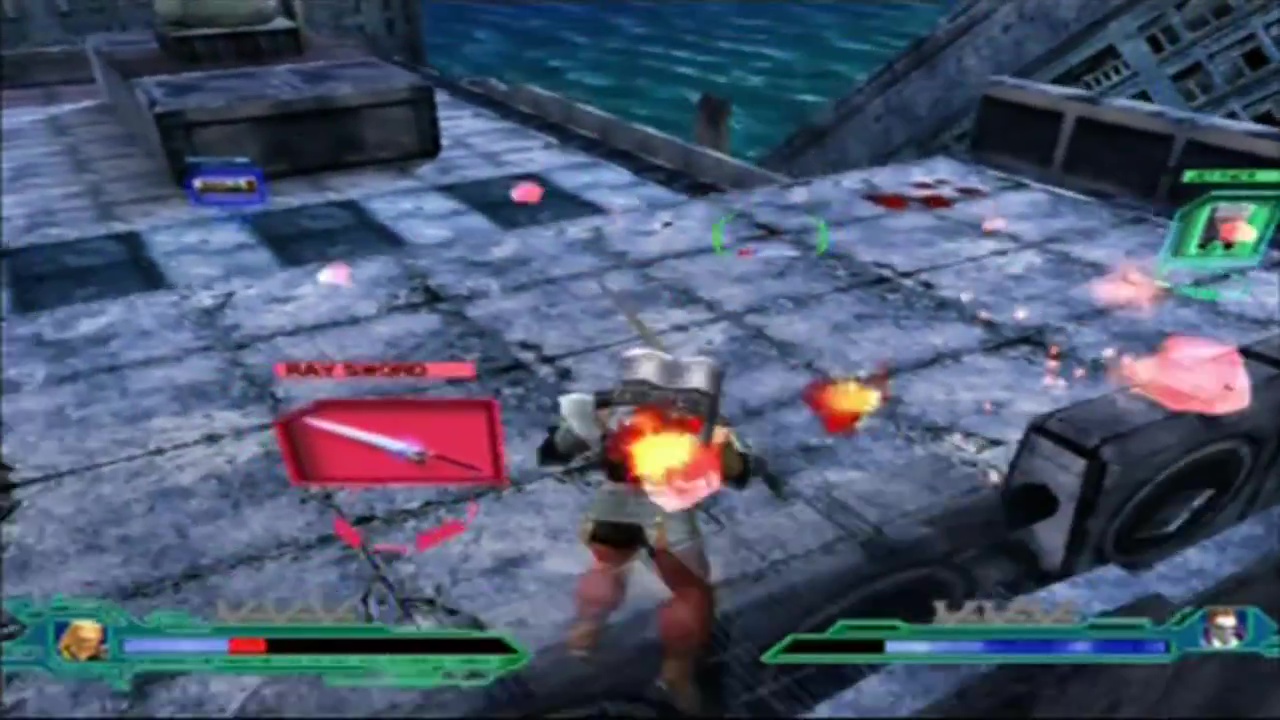The width and height of the screenshot is (1280, 720).
Task: Pick the small blue weapon panel
Action: pos(226,184)
